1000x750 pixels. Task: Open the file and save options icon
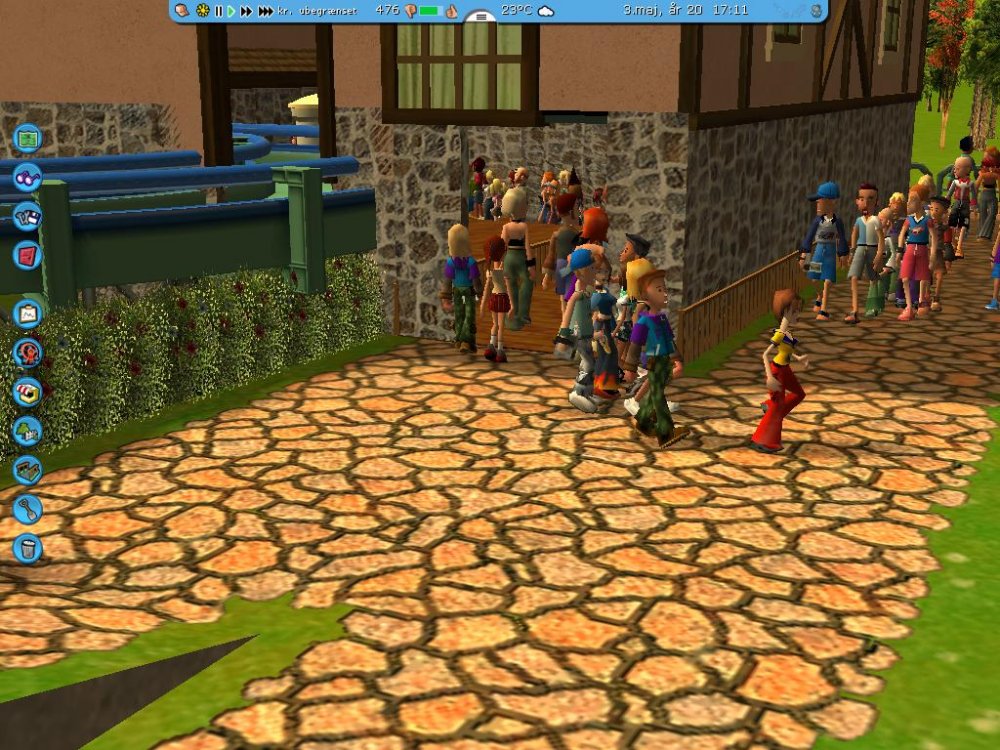[27, 215]
